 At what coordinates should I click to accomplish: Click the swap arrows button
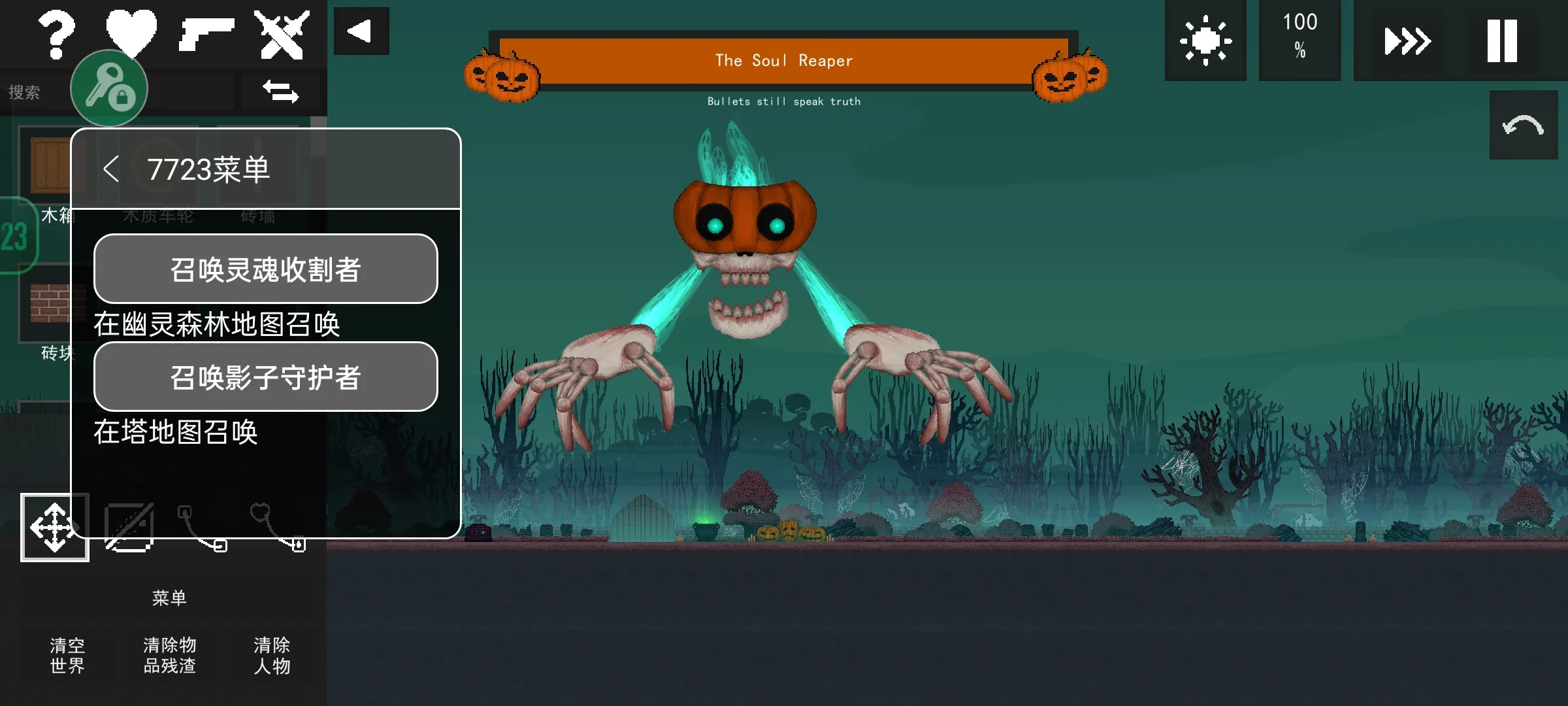pyautogui.click(x=281, y=92)
